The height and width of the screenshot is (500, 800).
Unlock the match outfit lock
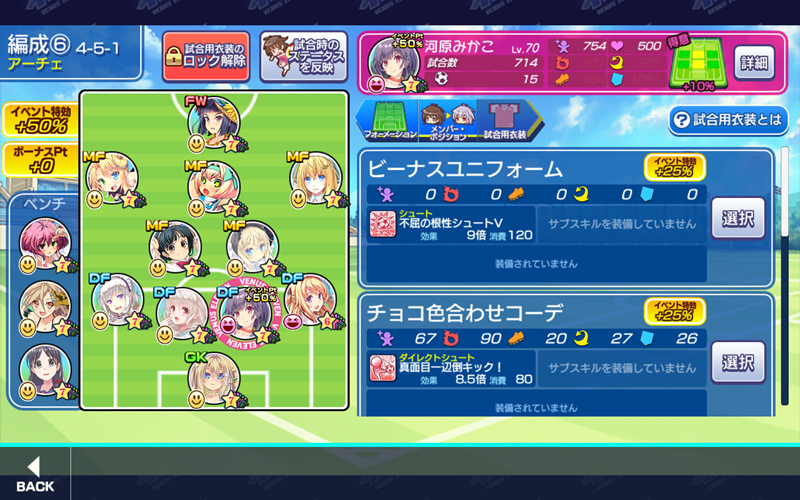click(x=205, y=56)
